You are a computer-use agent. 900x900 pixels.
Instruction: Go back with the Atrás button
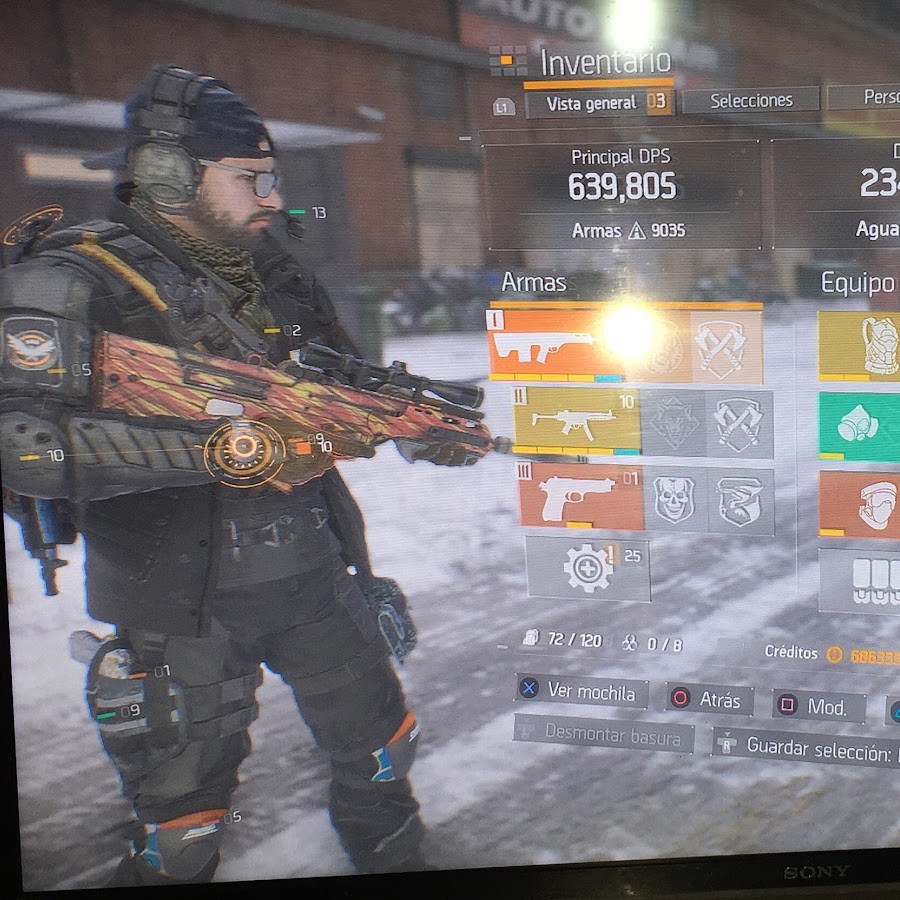tap(709, 699)
